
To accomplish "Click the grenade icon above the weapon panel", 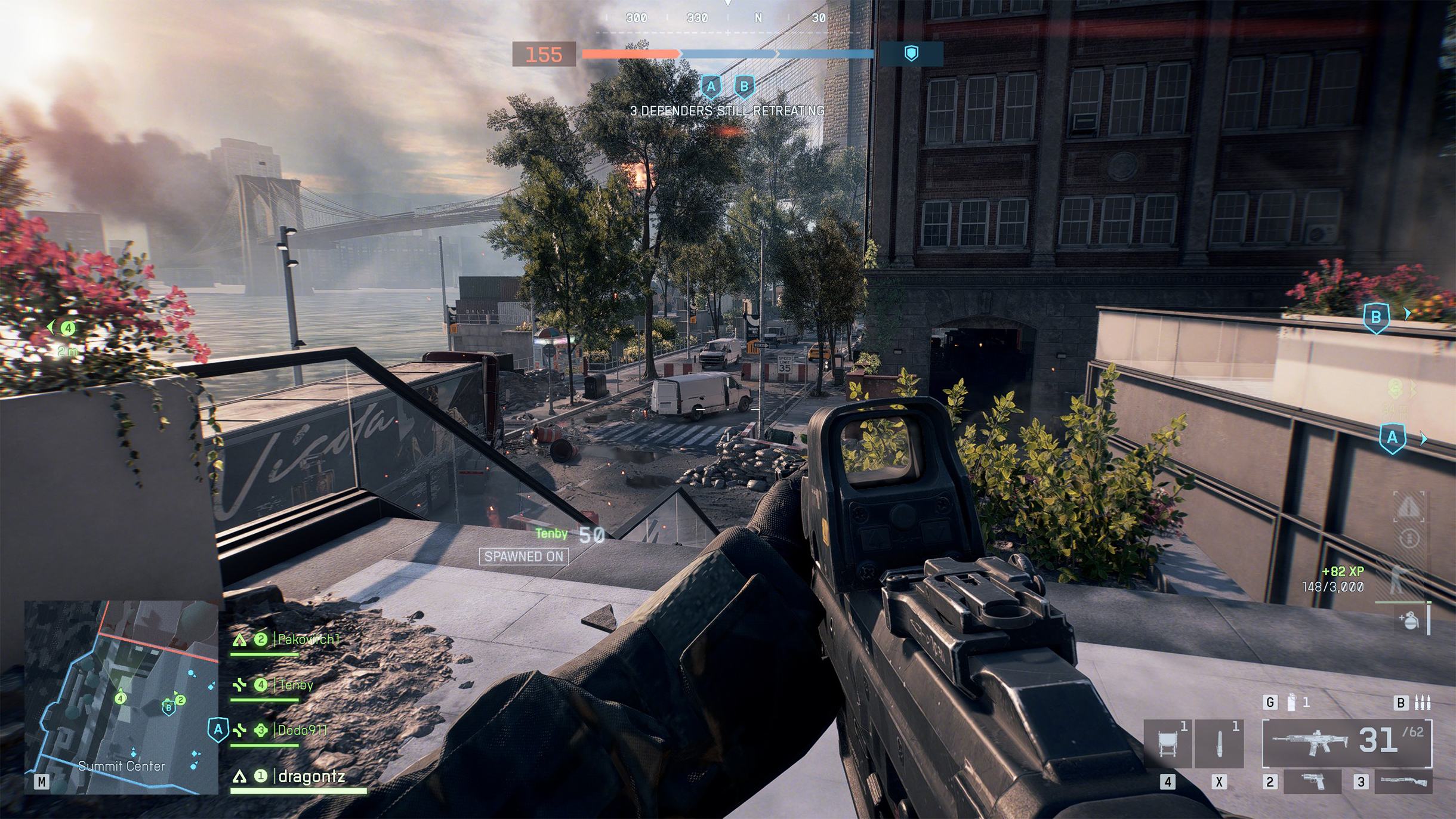I will [1291, 702].
